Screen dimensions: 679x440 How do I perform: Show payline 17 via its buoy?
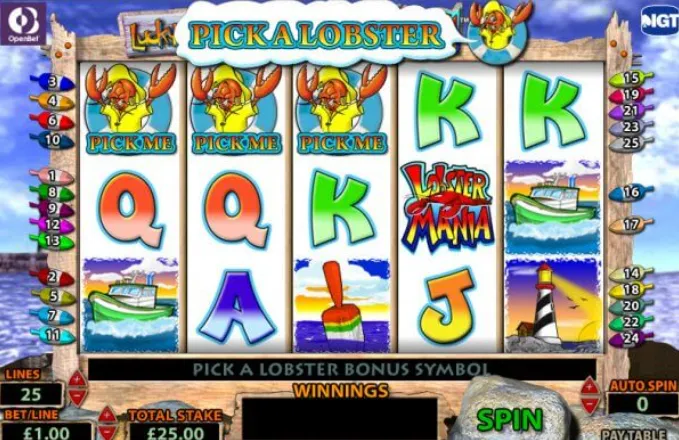pyautogui.click(x=629, y=225)
